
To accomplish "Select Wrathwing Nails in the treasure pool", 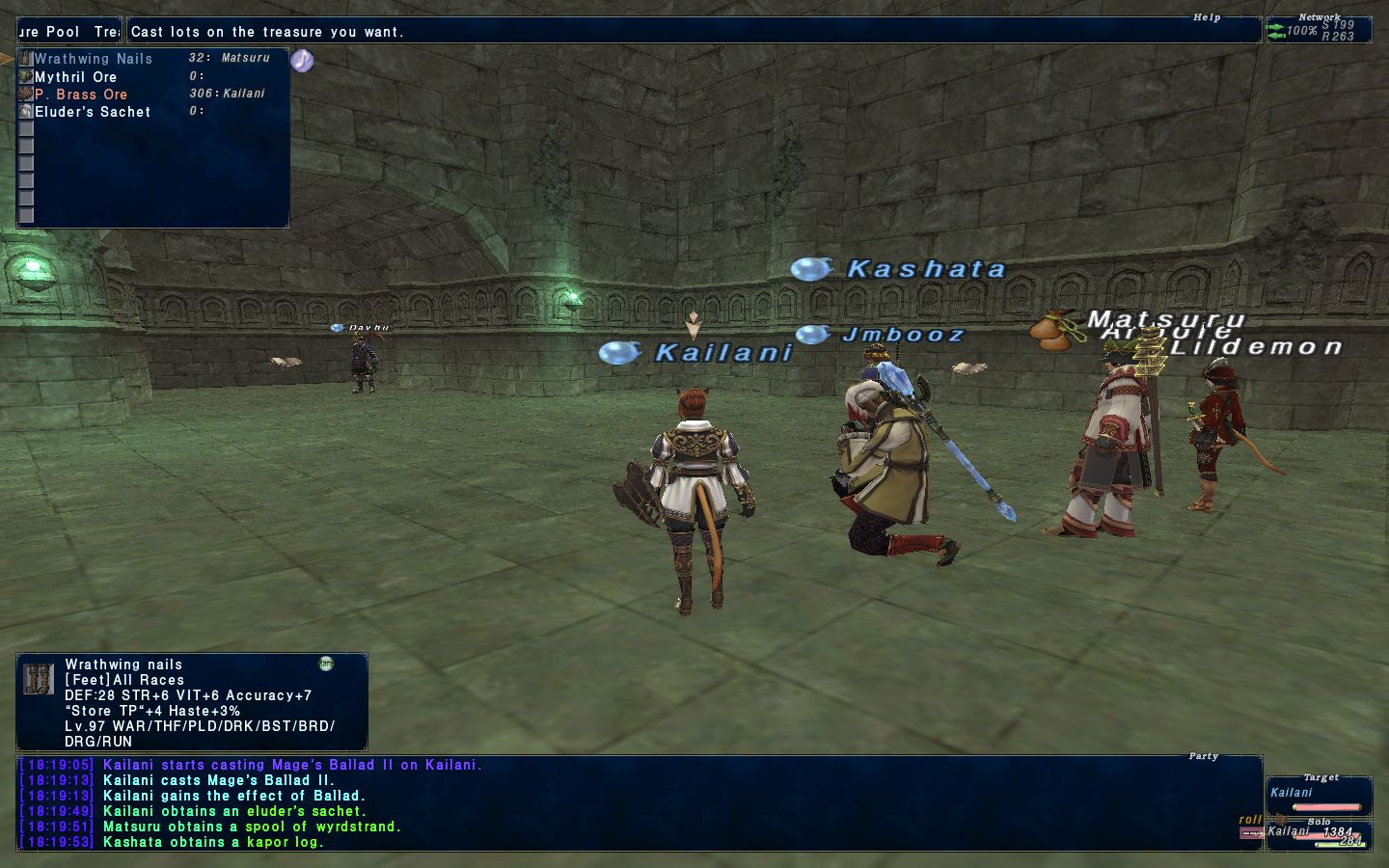I will click(94, 59).
